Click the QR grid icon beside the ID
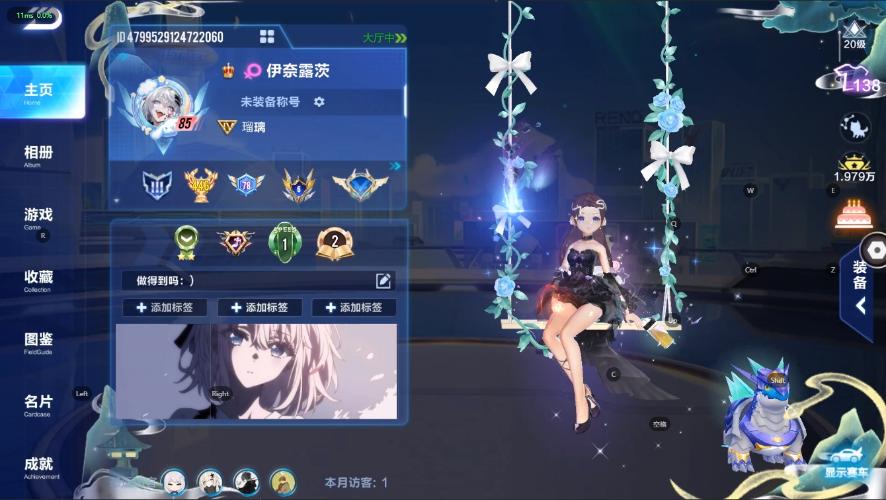Screen dimensions: 886x500 tap(267, 37)
